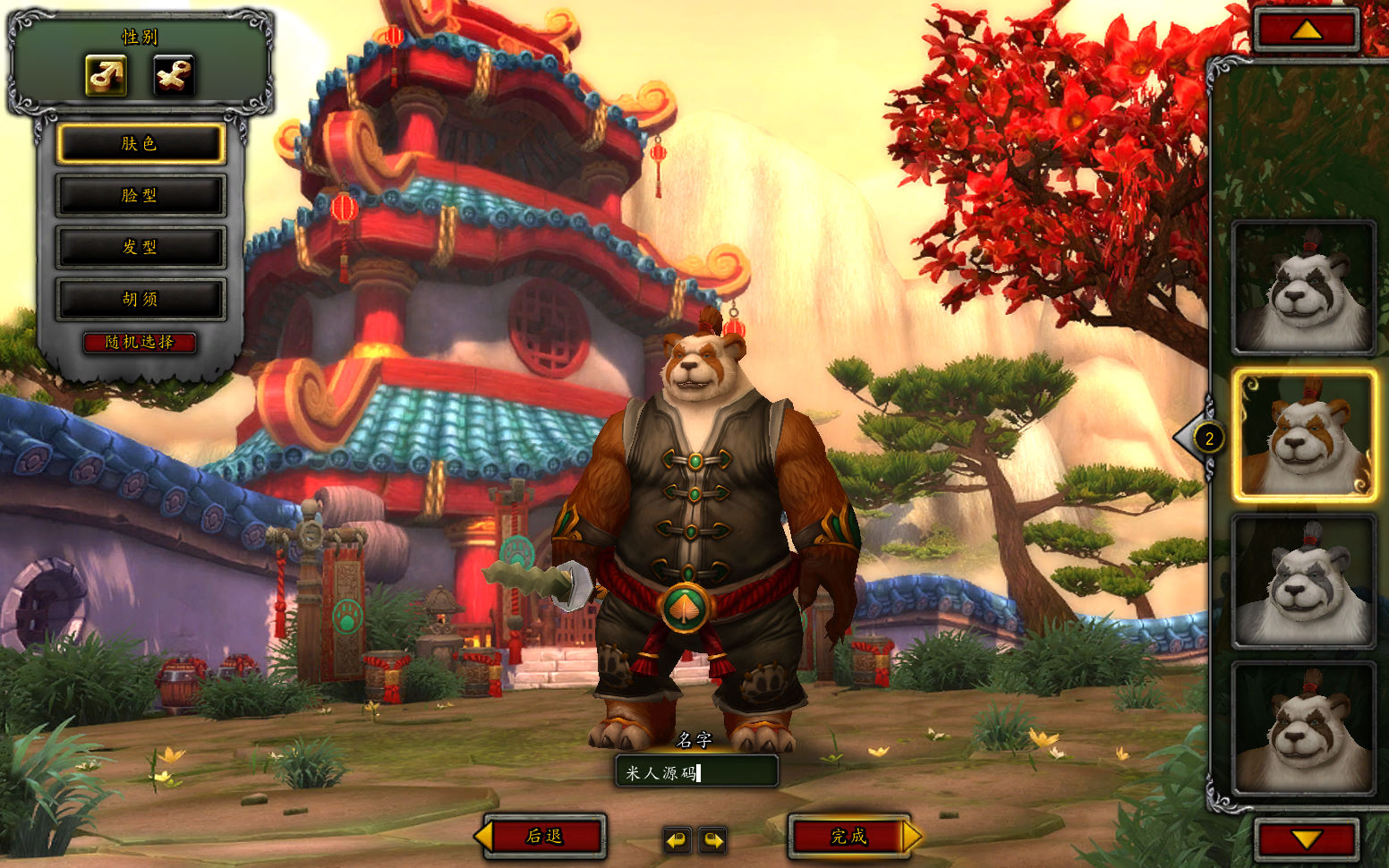The height and width of the screenshot is (868, 1389).
Task: Open the 肤色 skin color option
Action: [x=140, y=144]
